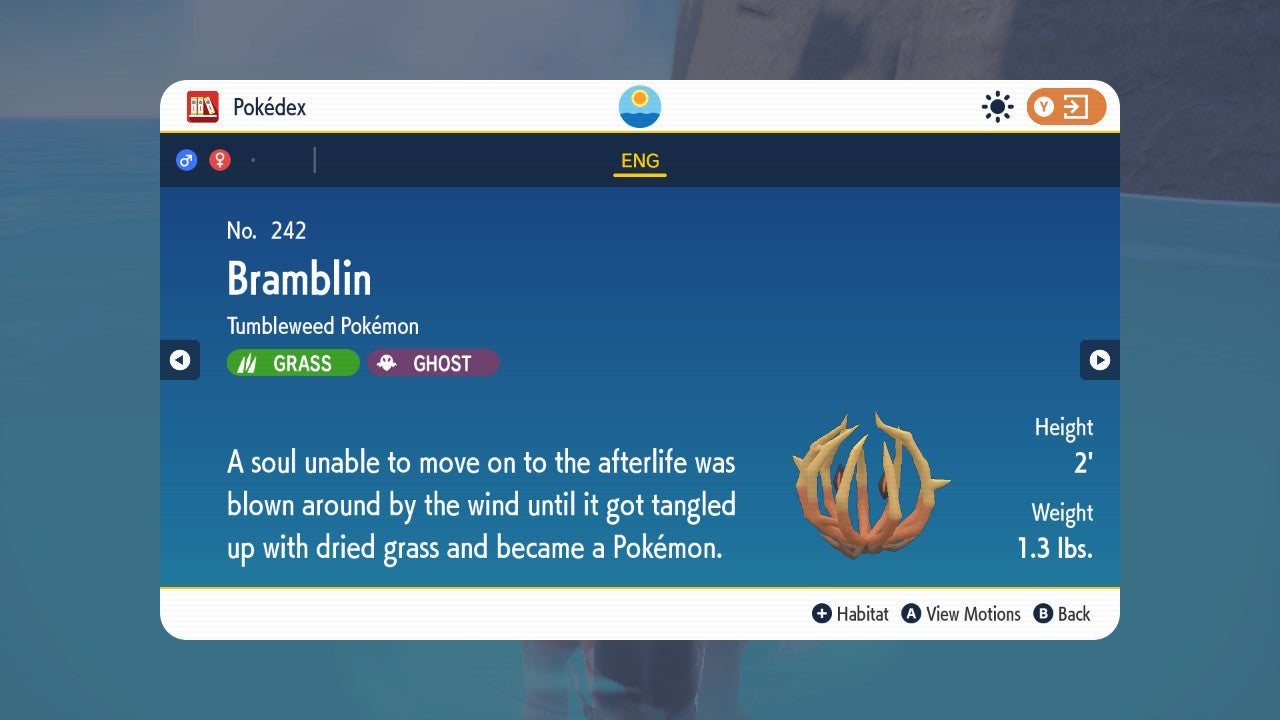1280x720 pixels.
Task: Toggle the male gender symbol
Action: [187, 159]
